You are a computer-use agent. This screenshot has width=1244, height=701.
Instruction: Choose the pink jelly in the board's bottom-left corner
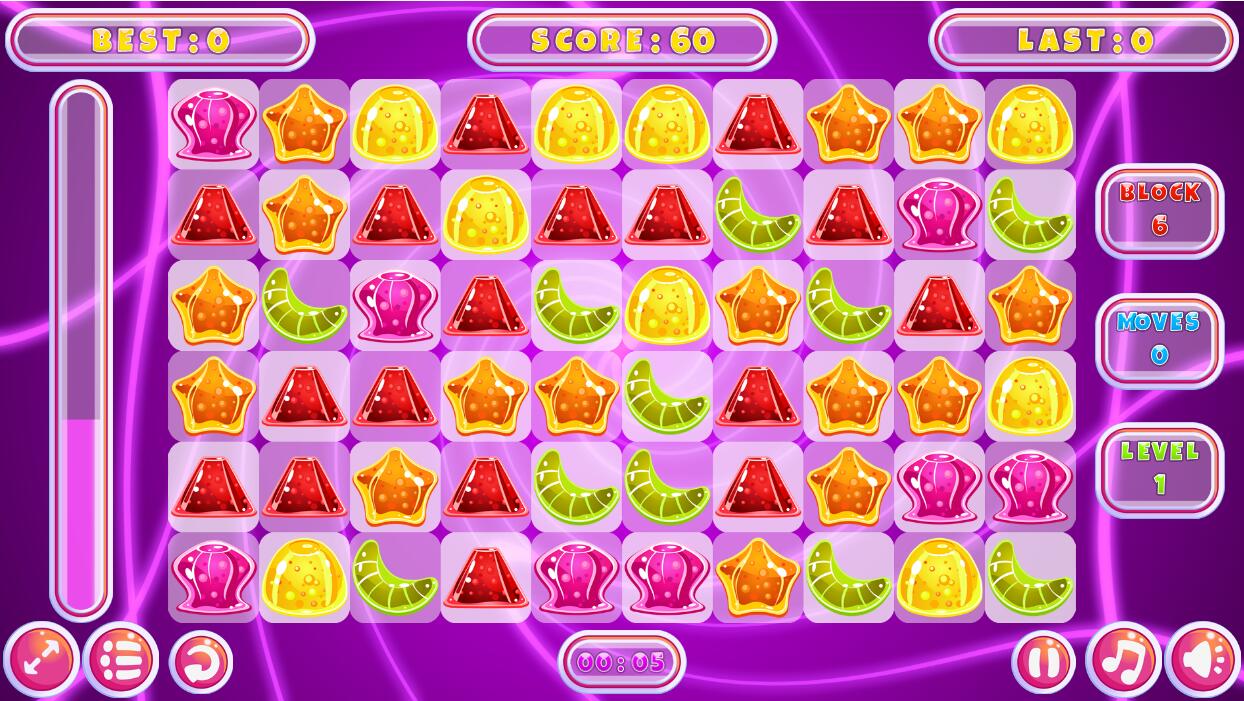[213, 577]
